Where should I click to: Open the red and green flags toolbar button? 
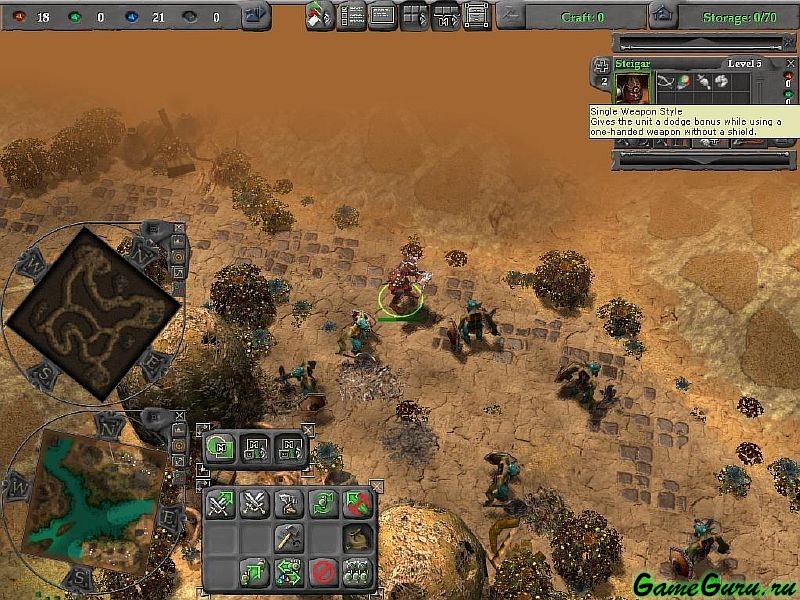click(319, 16)
